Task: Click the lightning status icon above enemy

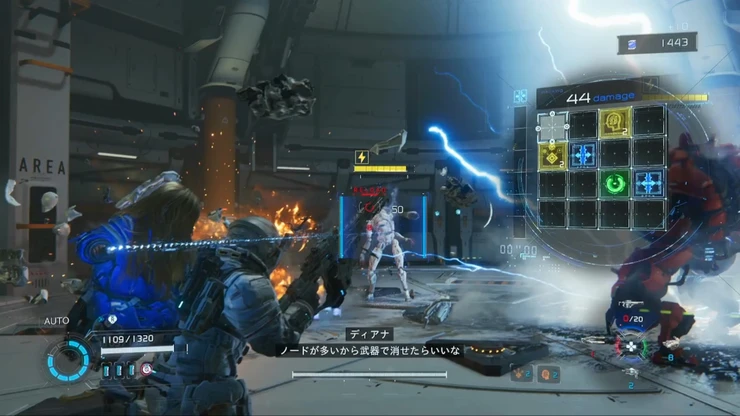Action: tap(362, 157)
